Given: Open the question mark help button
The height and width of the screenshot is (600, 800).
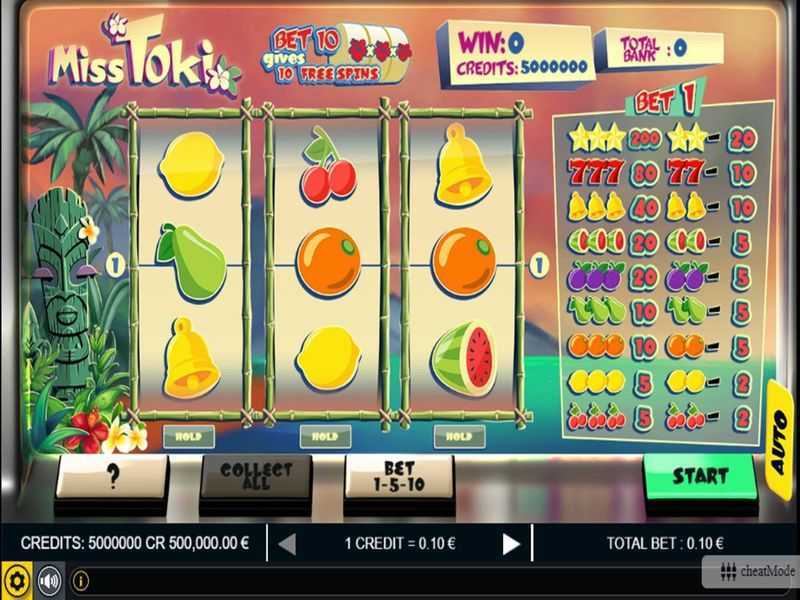Looking at the screenshot, I should 112,477.
